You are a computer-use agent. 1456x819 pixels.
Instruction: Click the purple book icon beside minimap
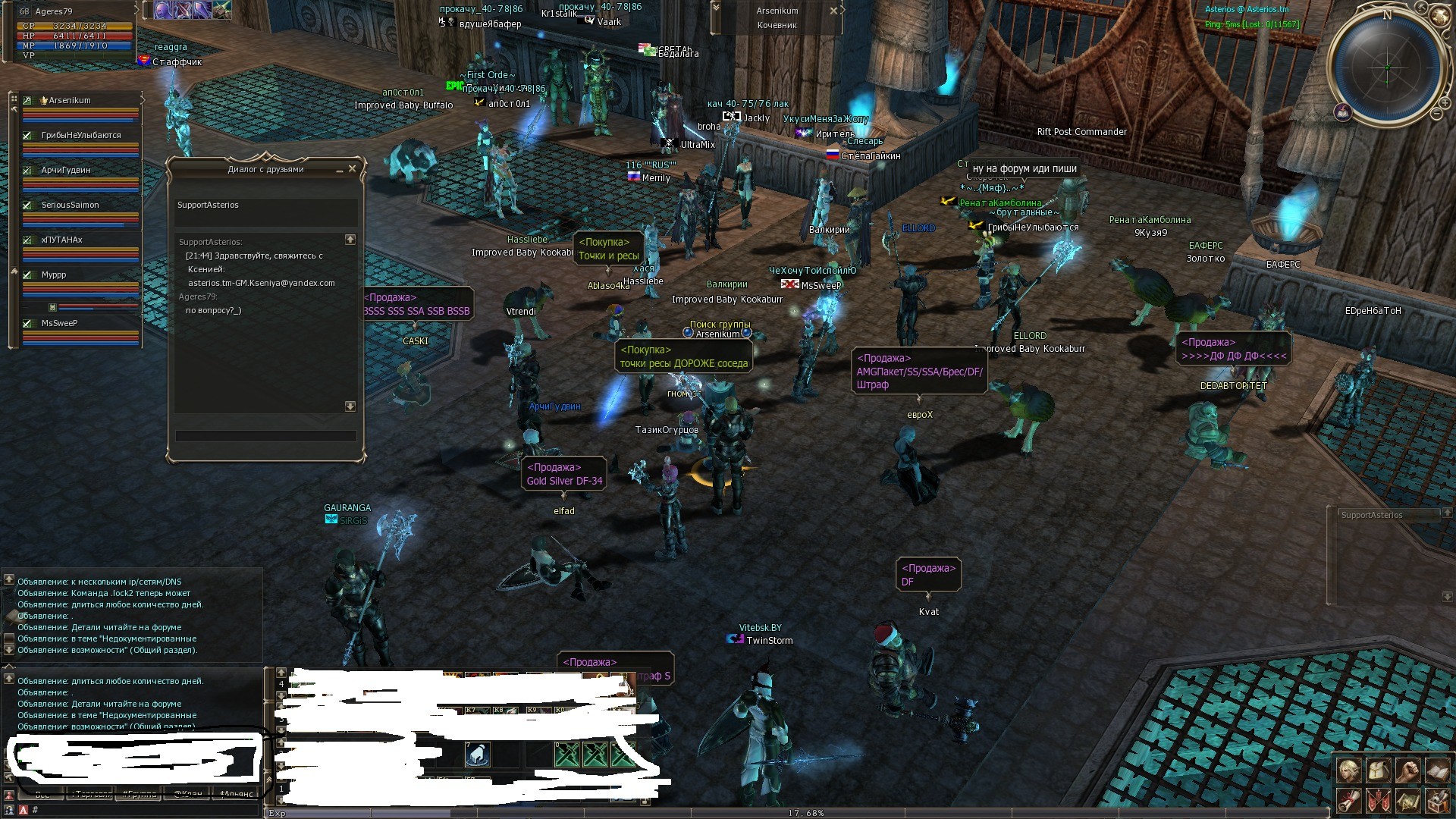pyautogui.click(x=1343, y=113)
